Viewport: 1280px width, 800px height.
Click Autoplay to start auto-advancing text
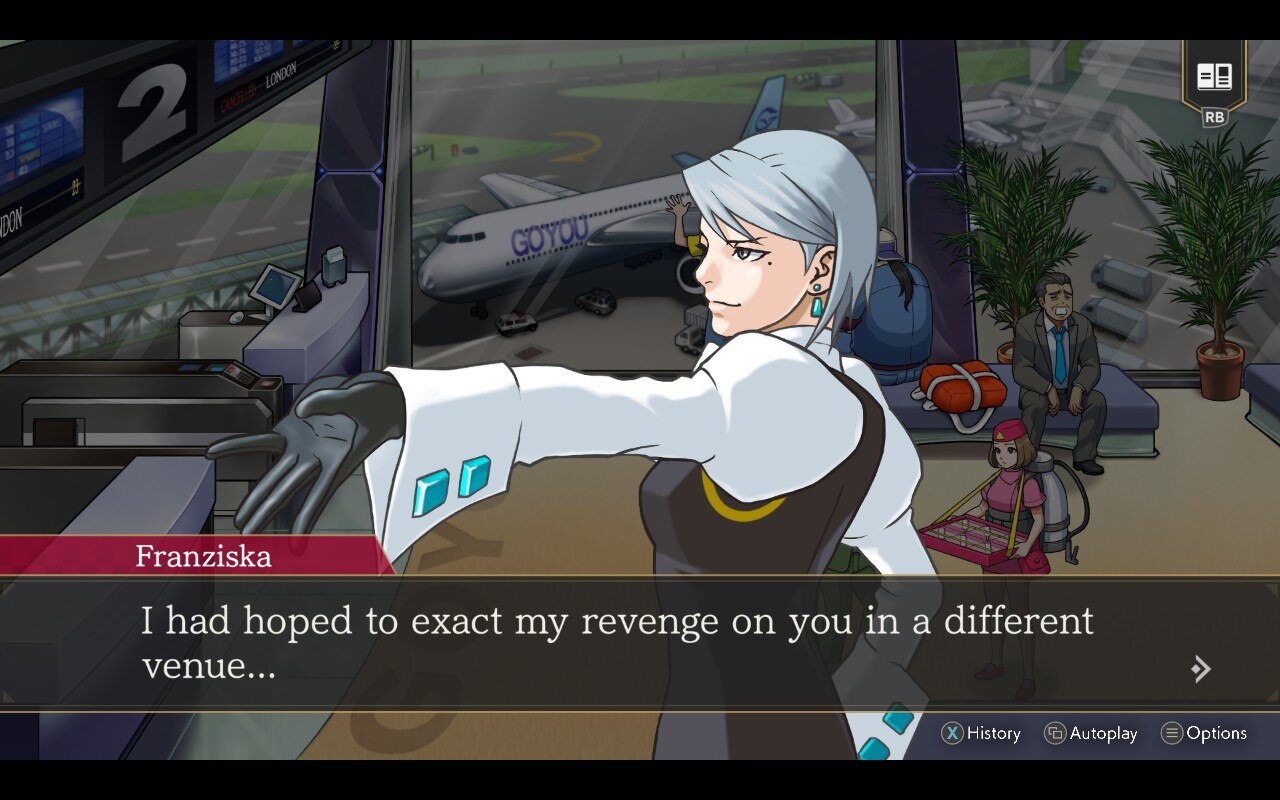[1090, 733]
